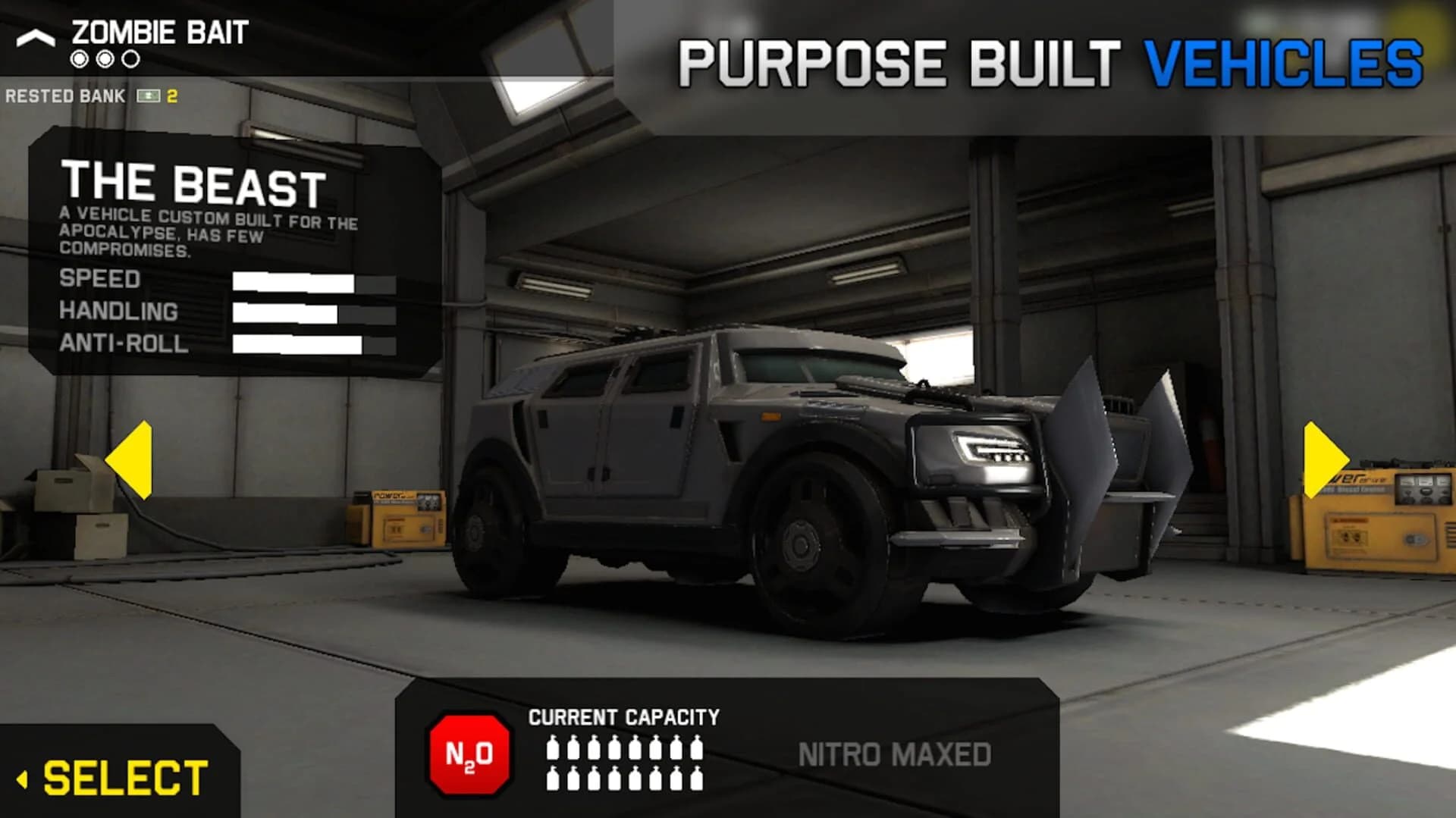1456x818 pixels.
Task: Click the greyed NITRO MAXED label
Action: tap(895, 751)
